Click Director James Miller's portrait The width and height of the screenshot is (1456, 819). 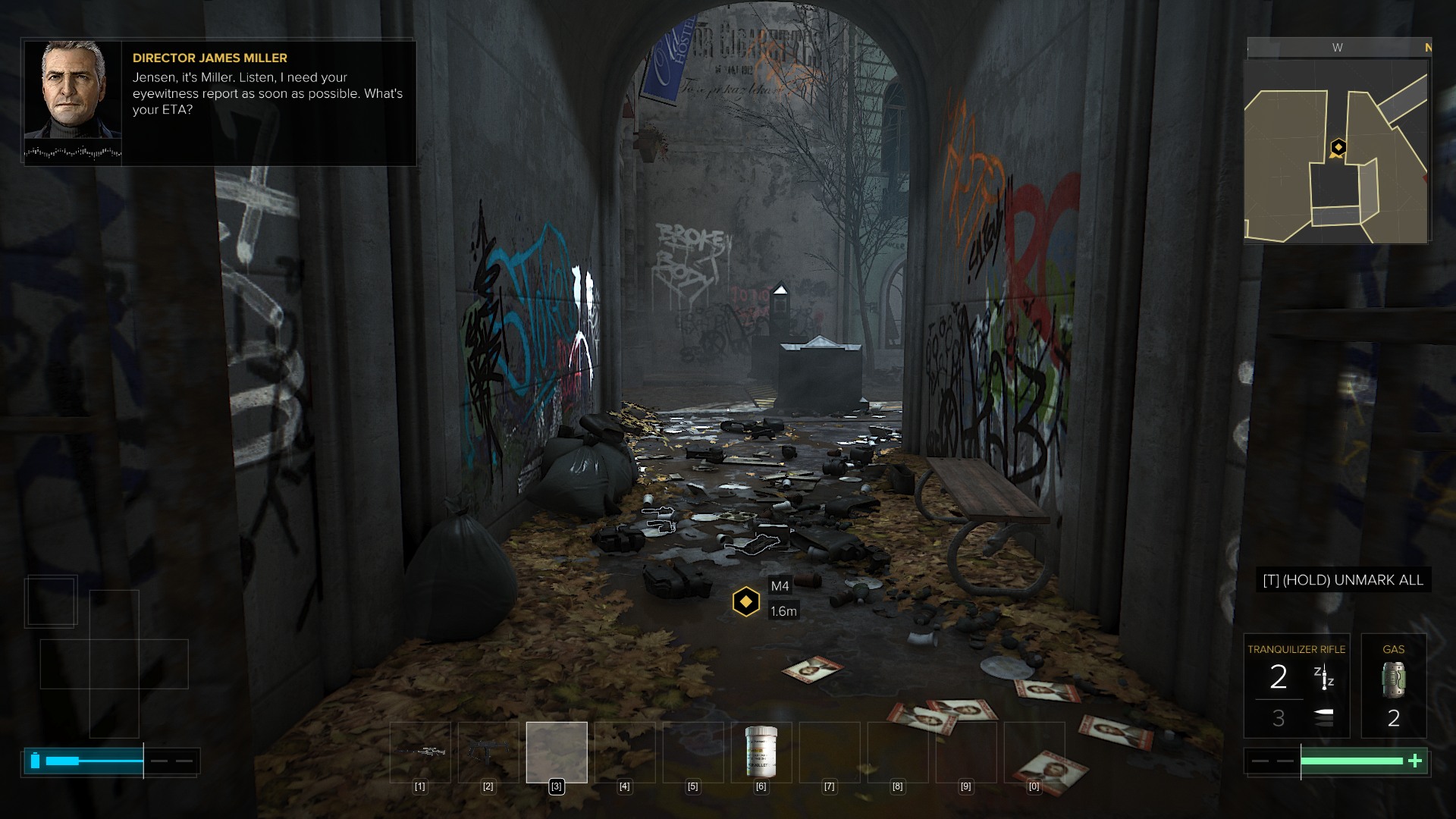[x=73, y=89]
